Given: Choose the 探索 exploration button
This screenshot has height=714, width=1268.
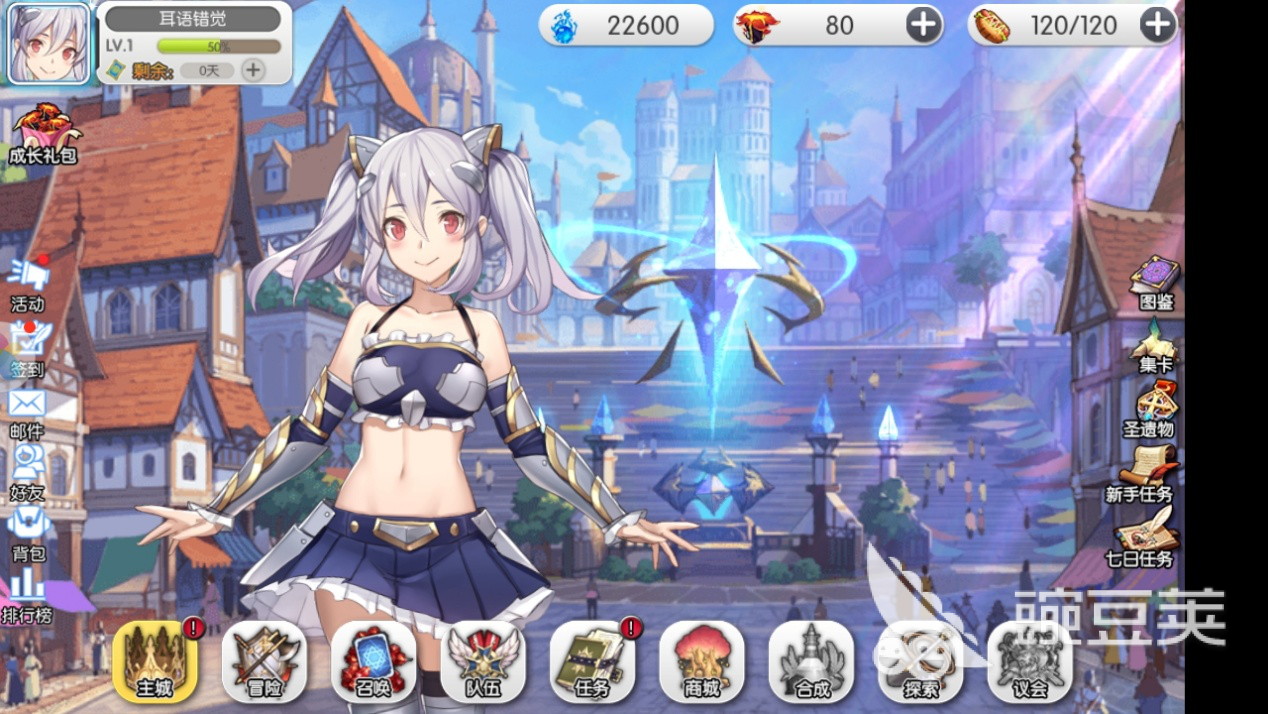Looking at the screenshot, I should tap(920, 661).
